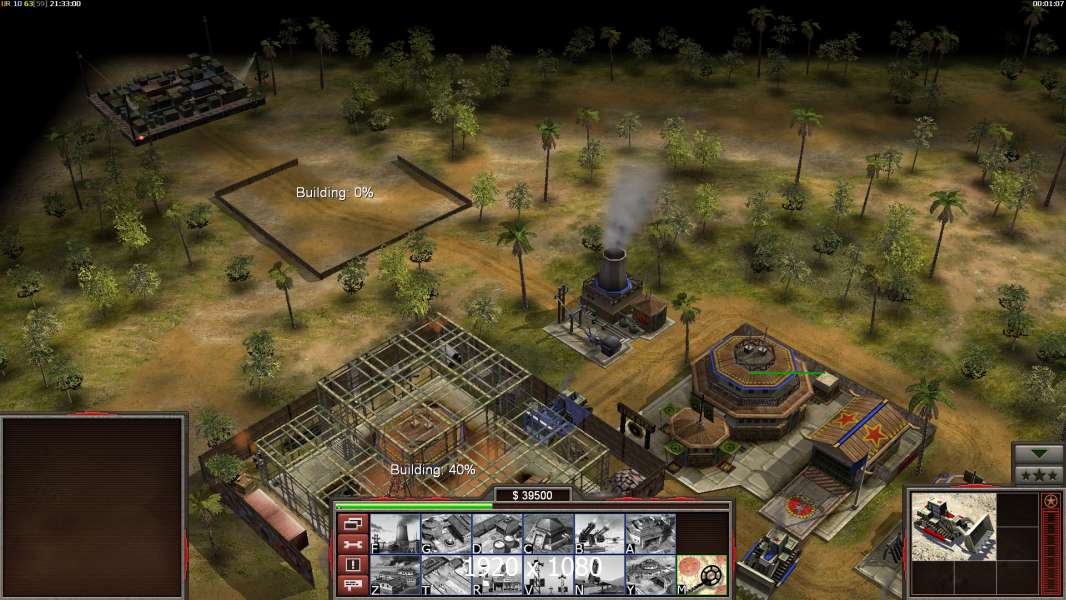Image resolution: width=1066 pixels, height=600 pixels.
Task: Pick the supply center icon labeled D
Action: point(497,534)
